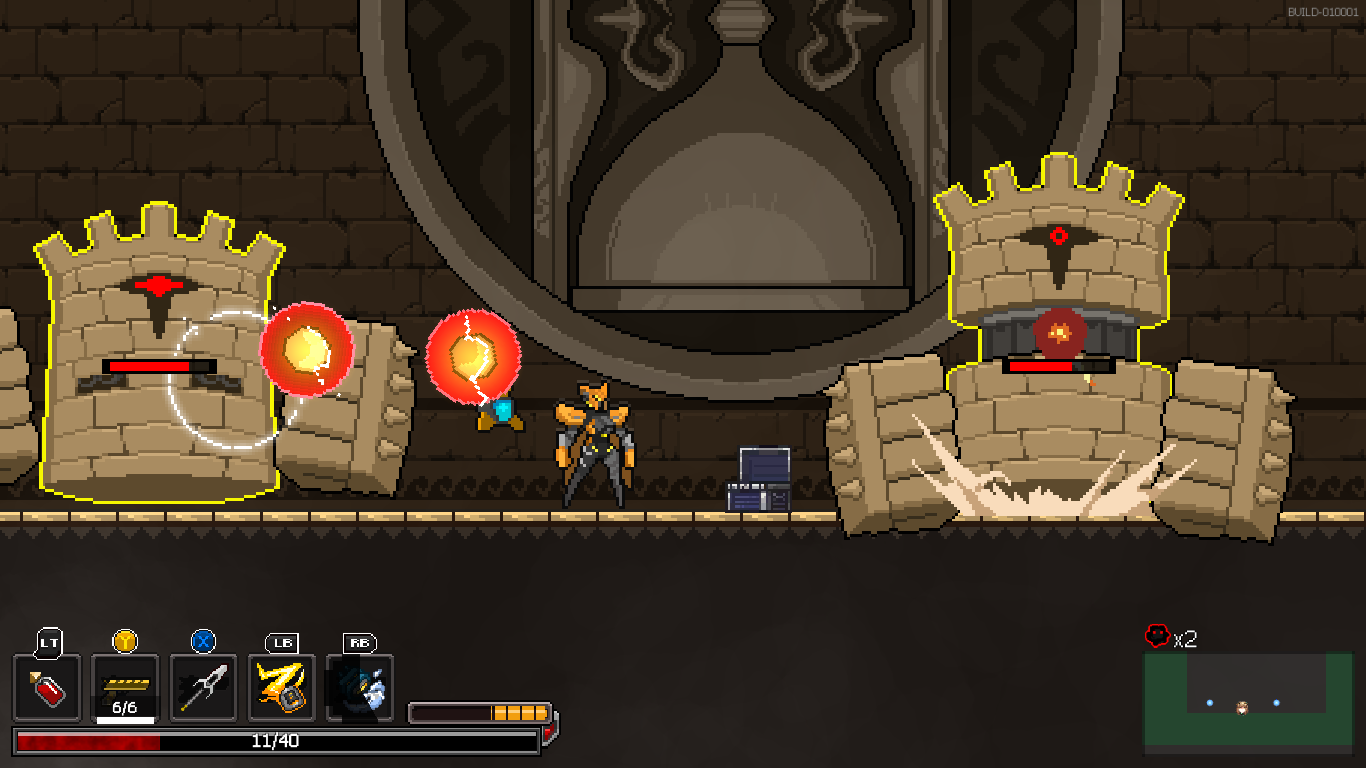The width and height of the screenshot is (1366, 768).
Task: Click the x2 enemies remaining text
Action: [x=1186, y=637]
